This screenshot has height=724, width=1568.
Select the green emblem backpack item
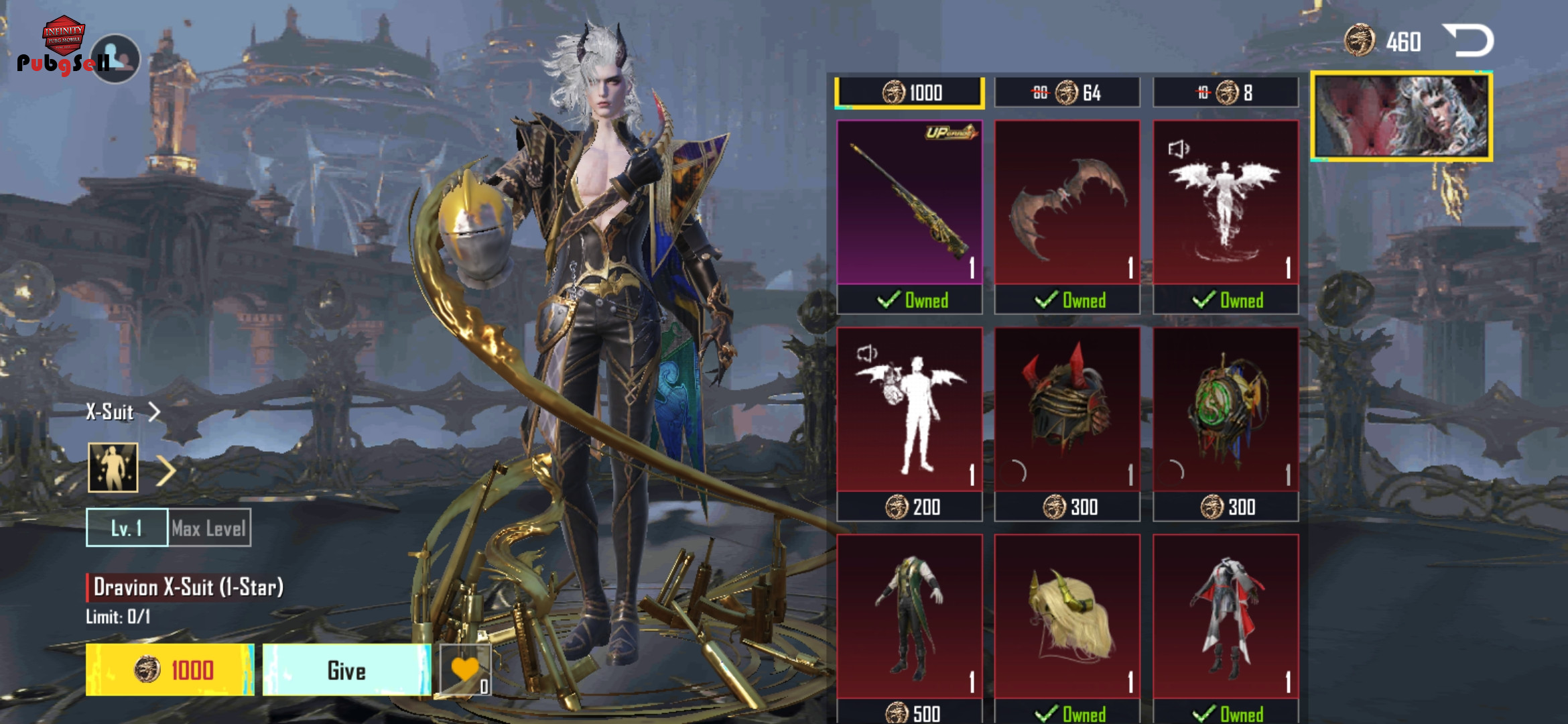(x=1225, y=410)
